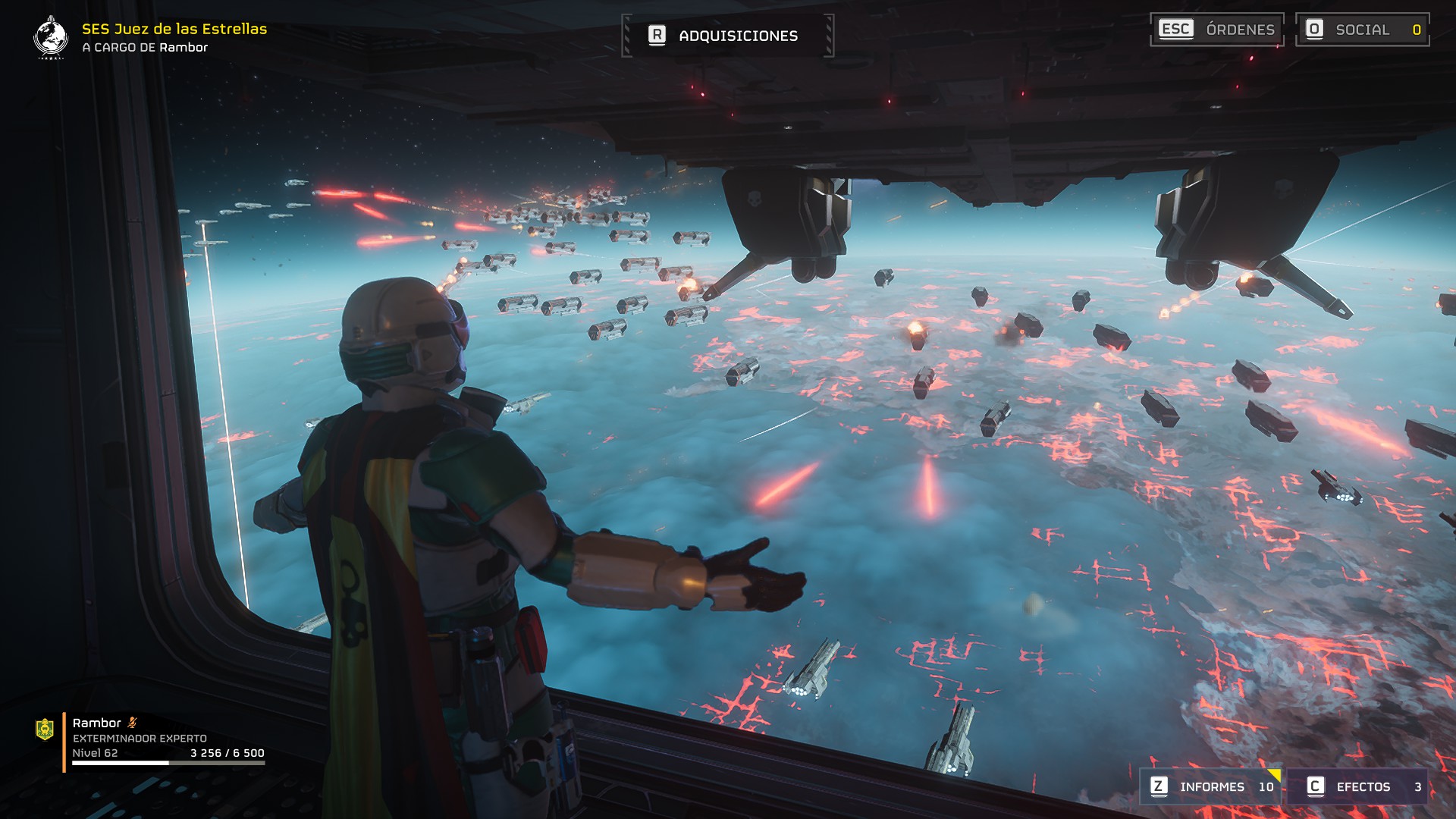This screenshot has width=1456, height=819.
Task: Open the Órdenes panel
Action: [1216, 30]
